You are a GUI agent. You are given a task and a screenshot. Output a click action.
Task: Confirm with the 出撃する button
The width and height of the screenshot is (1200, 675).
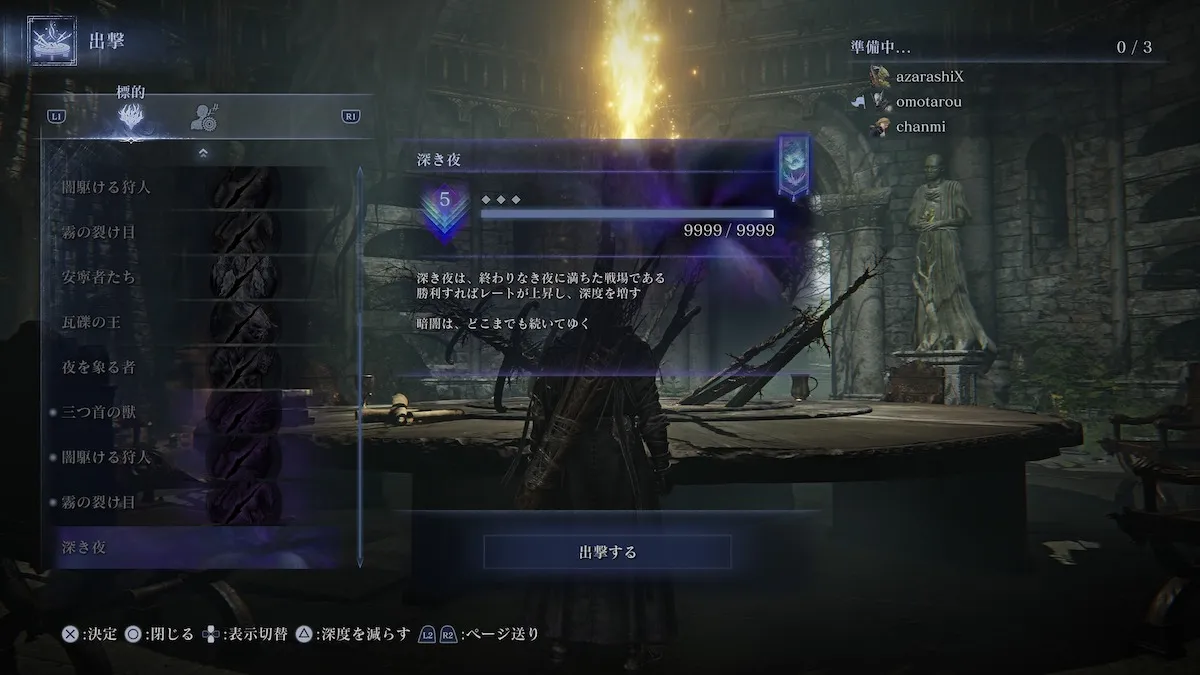coord(607,552)
